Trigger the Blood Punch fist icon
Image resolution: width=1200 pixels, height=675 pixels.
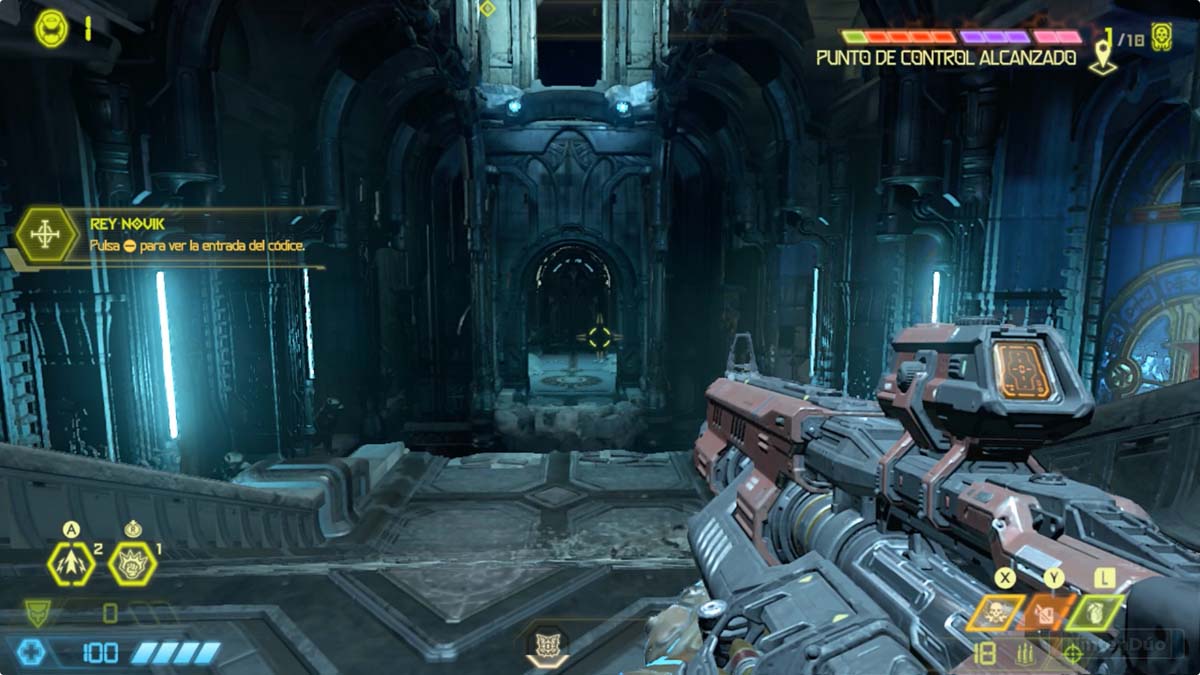point(132,565)
